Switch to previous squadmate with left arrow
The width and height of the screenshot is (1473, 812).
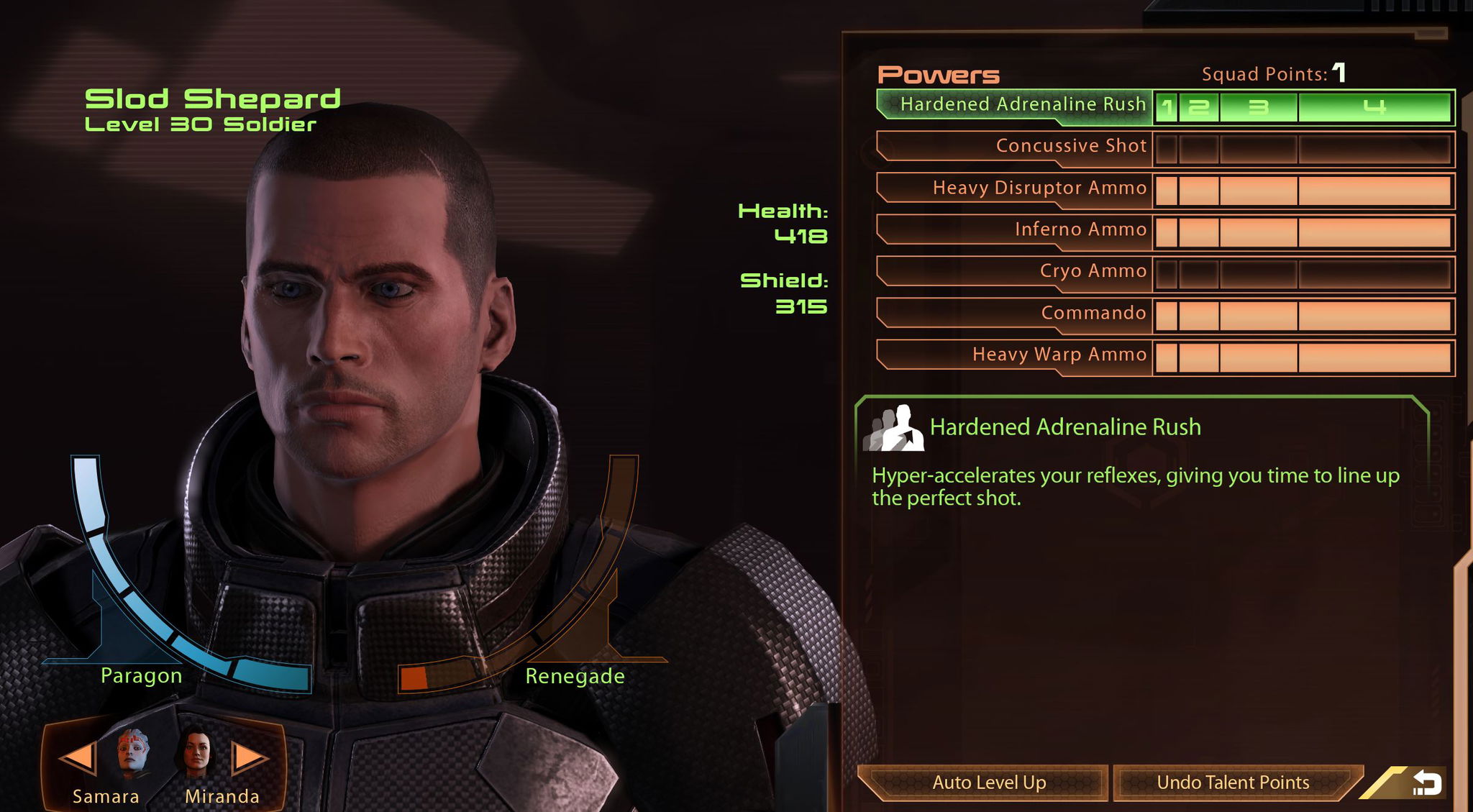(78, 757)
